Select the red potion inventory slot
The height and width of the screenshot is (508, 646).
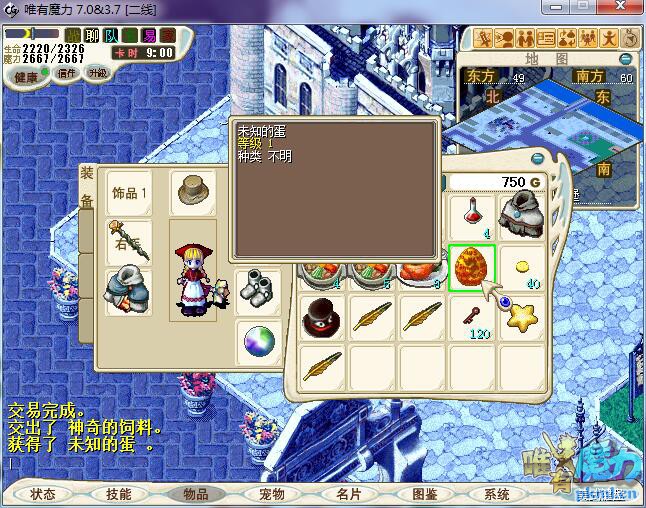472,215
